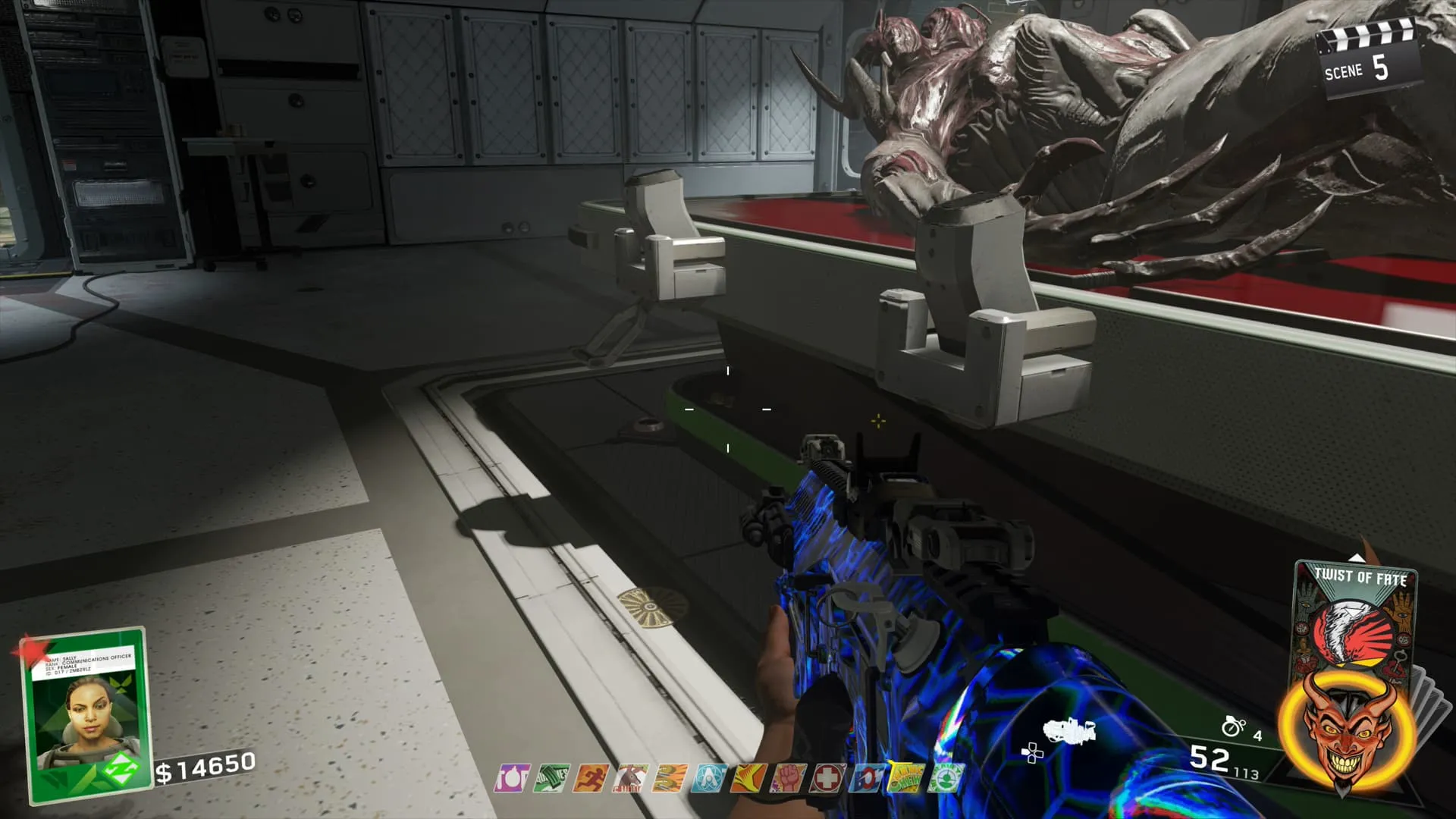This screenshot has width=1456, height=819.
Task: Click the grinning devil face icon
Action: (1339, 728)
